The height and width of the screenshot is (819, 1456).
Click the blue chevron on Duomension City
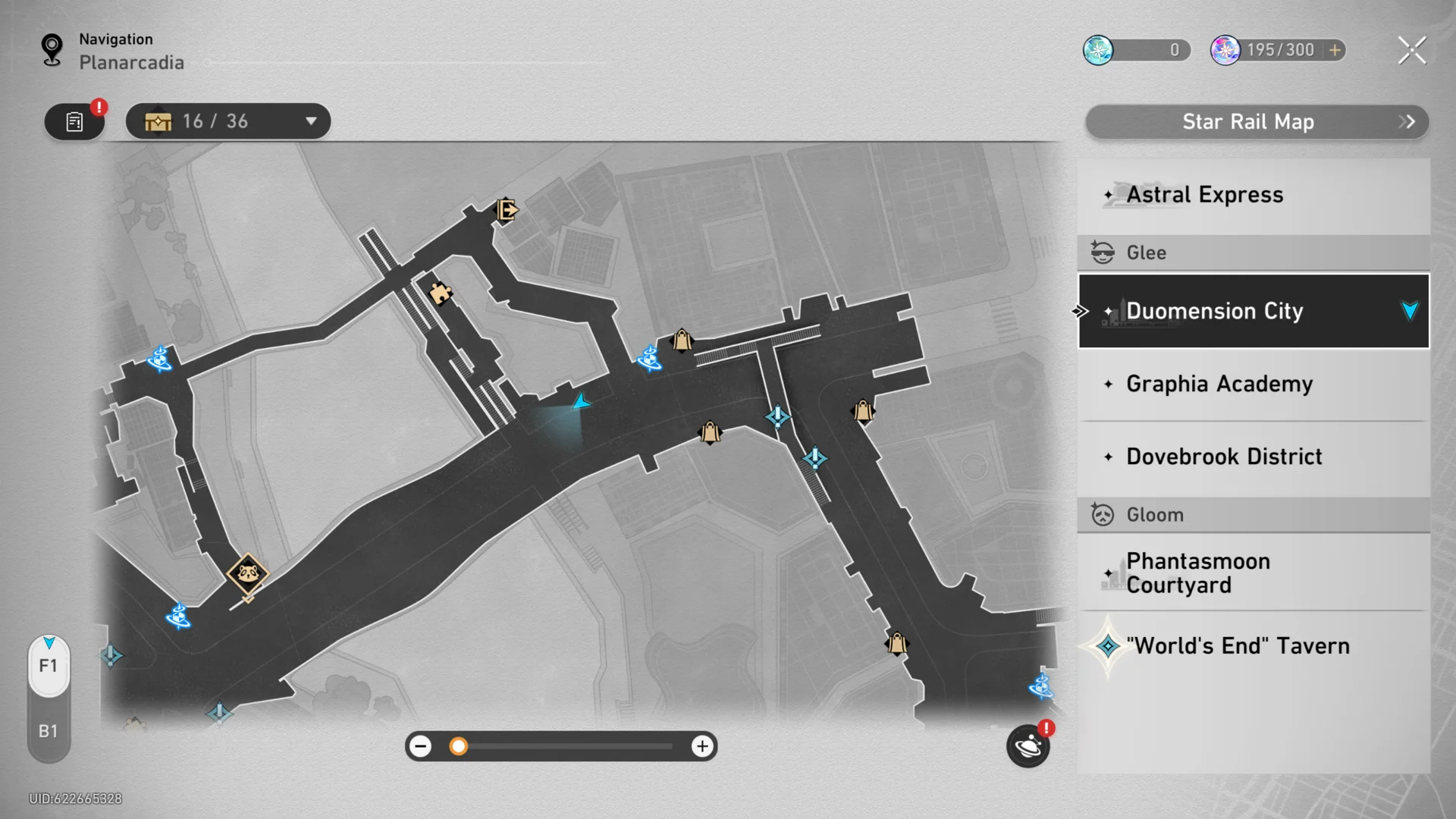(1408, 310)
